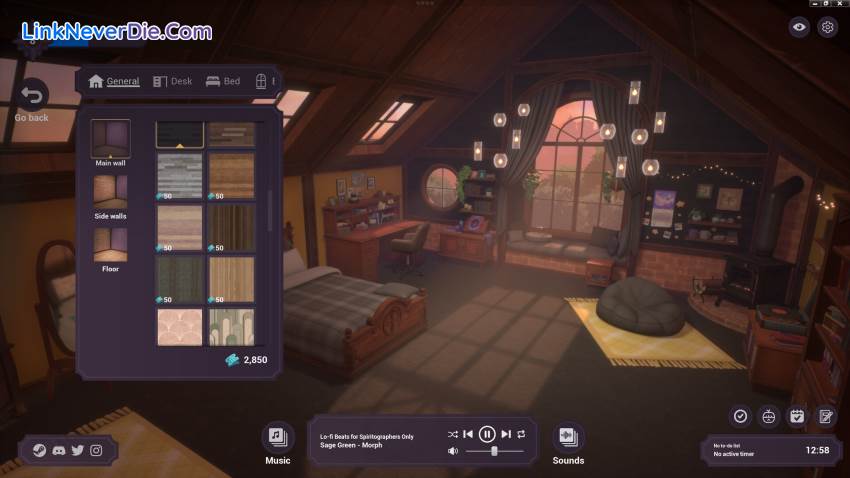
Task: Select the Floor category
Action: pyautogui.click(x=110, y=245)
